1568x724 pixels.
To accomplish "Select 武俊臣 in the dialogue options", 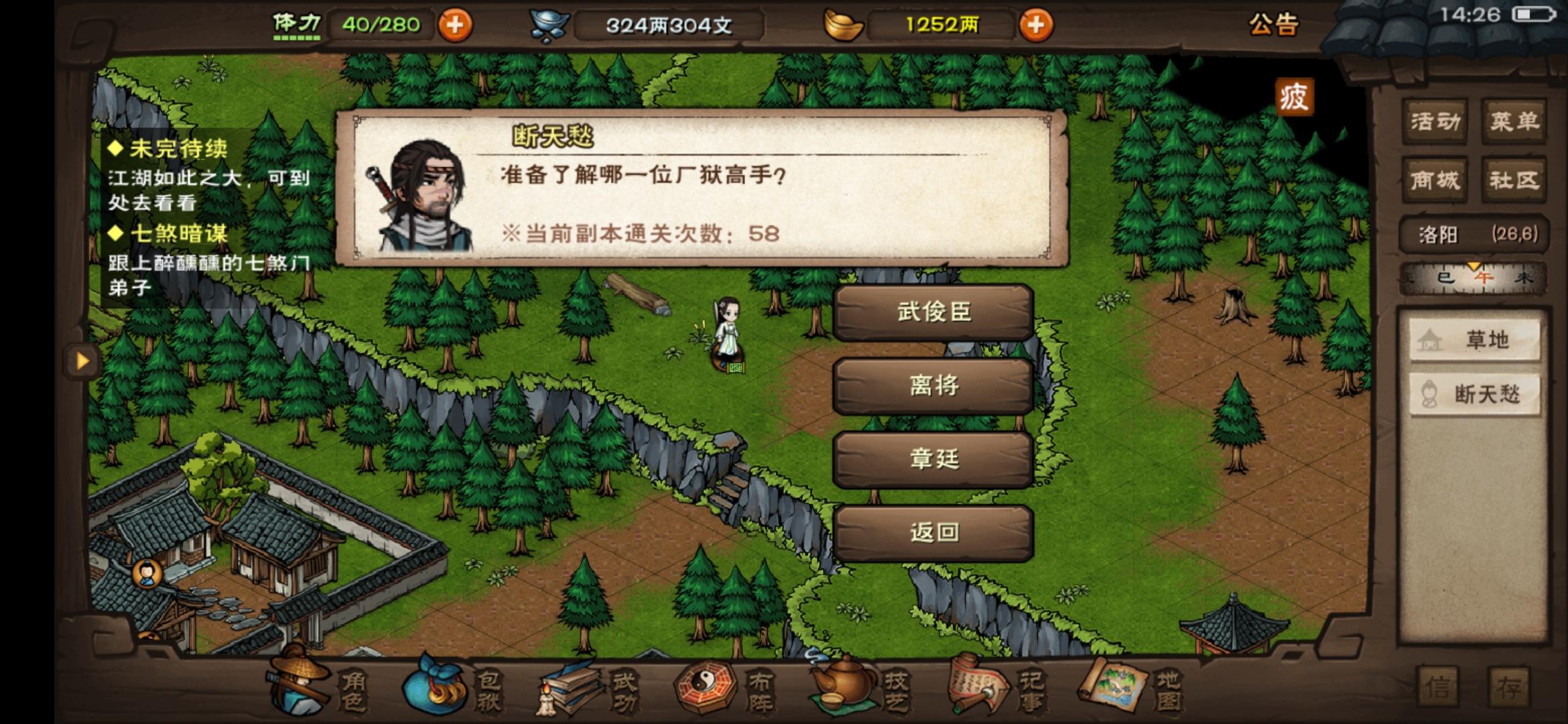I will click(x=933, y=312).
